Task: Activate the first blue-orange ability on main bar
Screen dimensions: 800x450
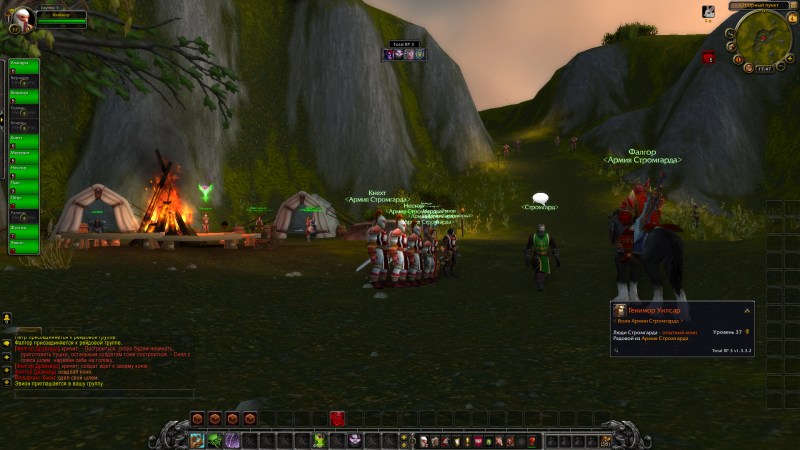Action: click(196, 440)
